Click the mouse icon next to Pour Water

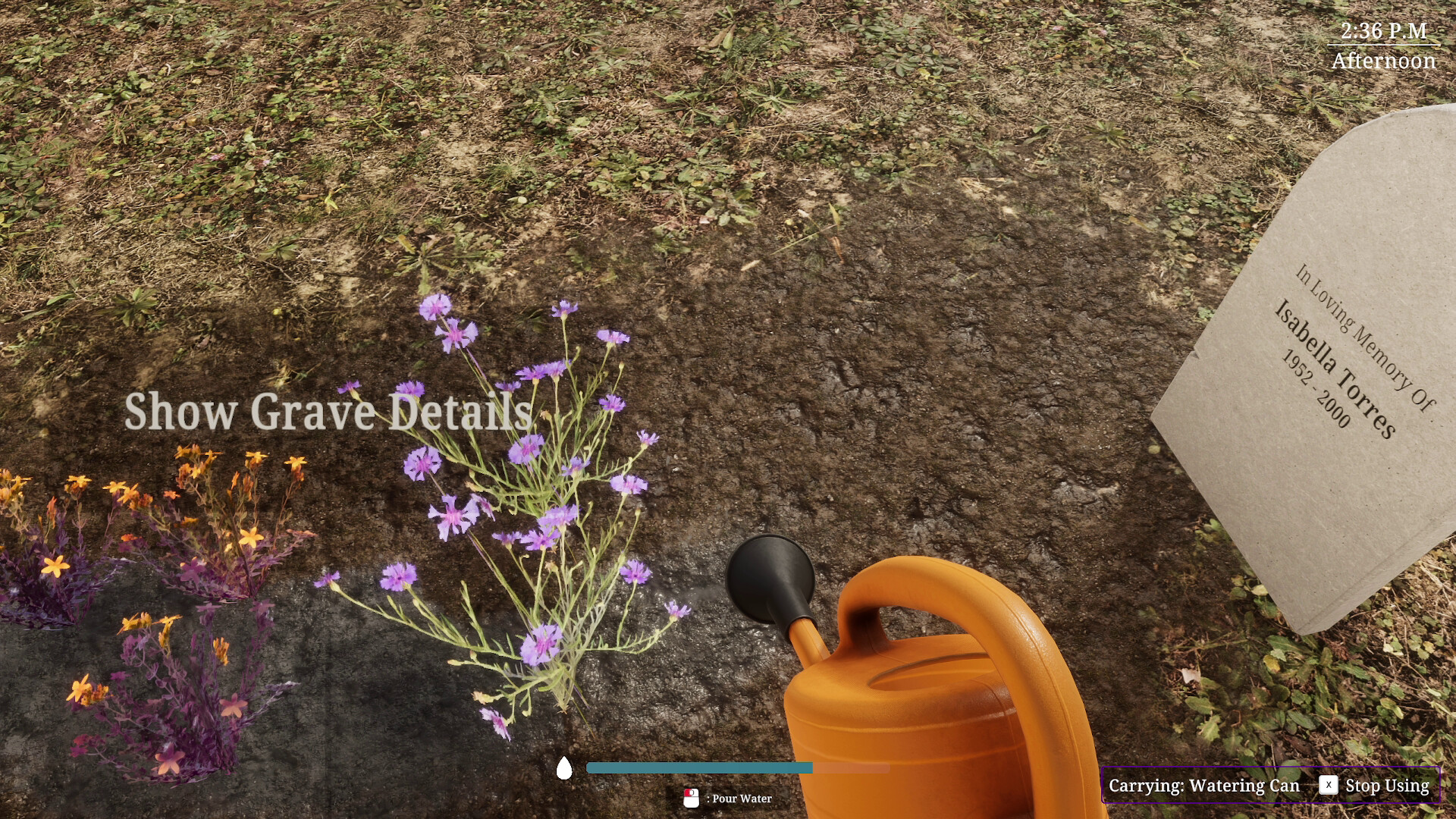tap(692, 798)
